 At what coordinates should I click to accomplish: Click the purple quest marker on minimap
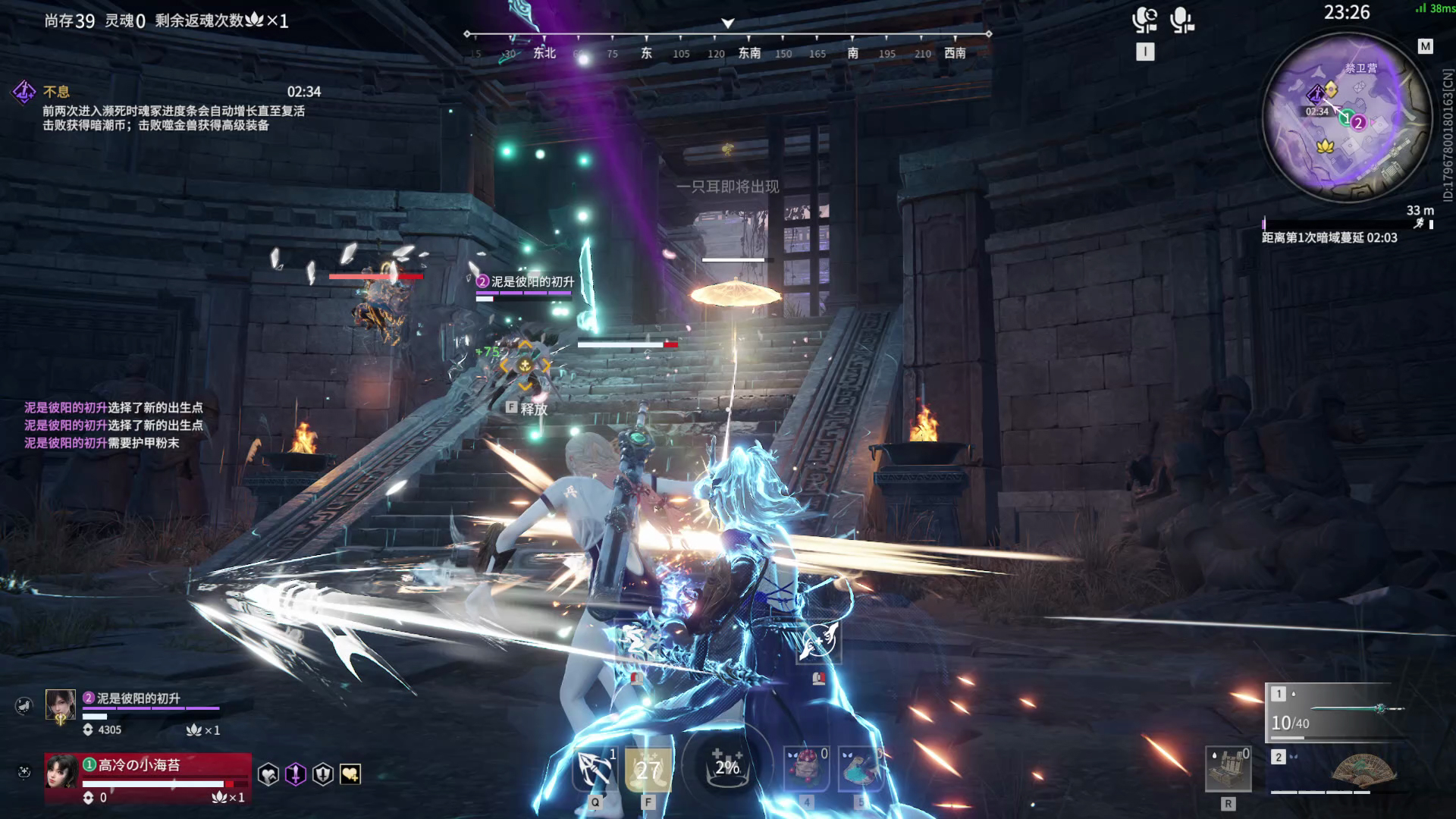(1316, 94)
